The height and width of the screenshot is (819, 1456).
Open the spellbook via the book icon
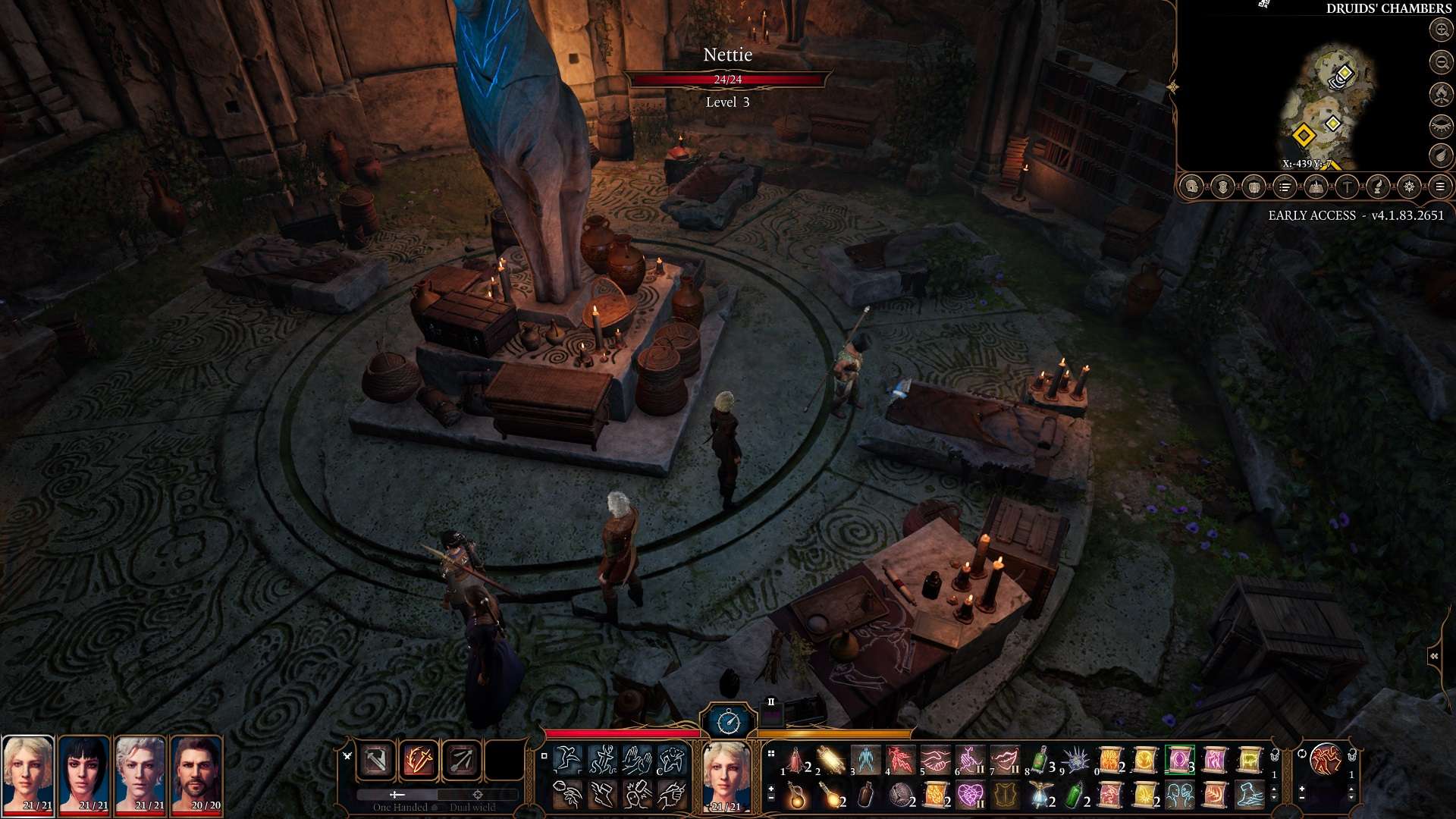1316,187
